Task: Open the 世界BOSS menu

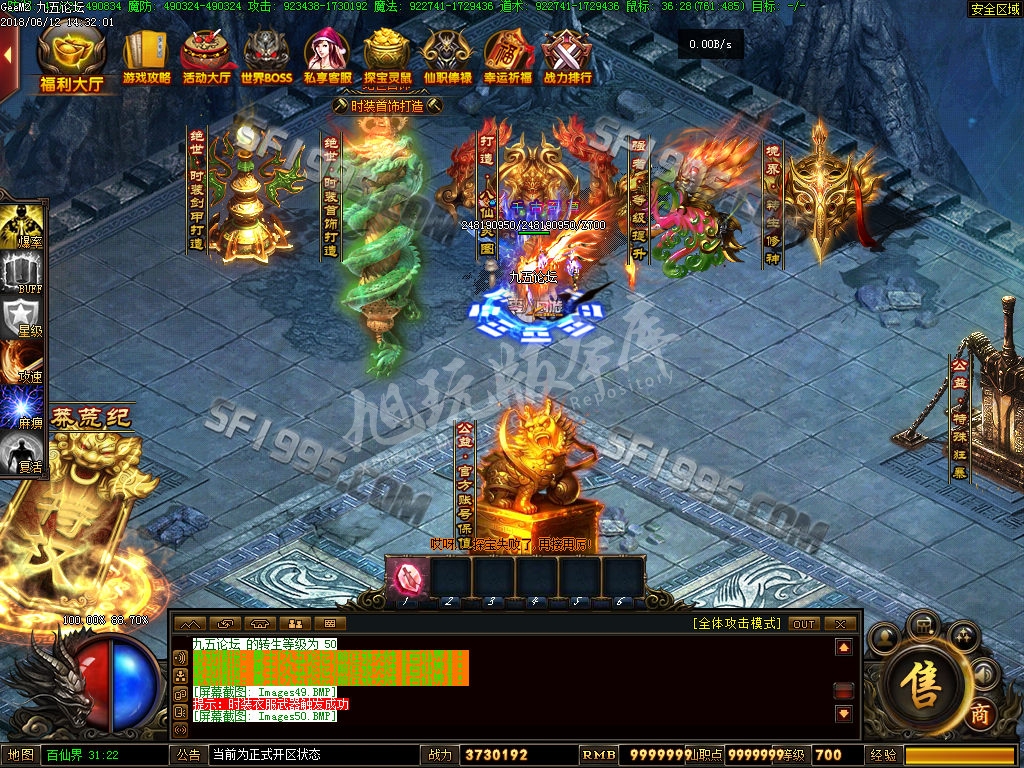Action: coord(266,58)
